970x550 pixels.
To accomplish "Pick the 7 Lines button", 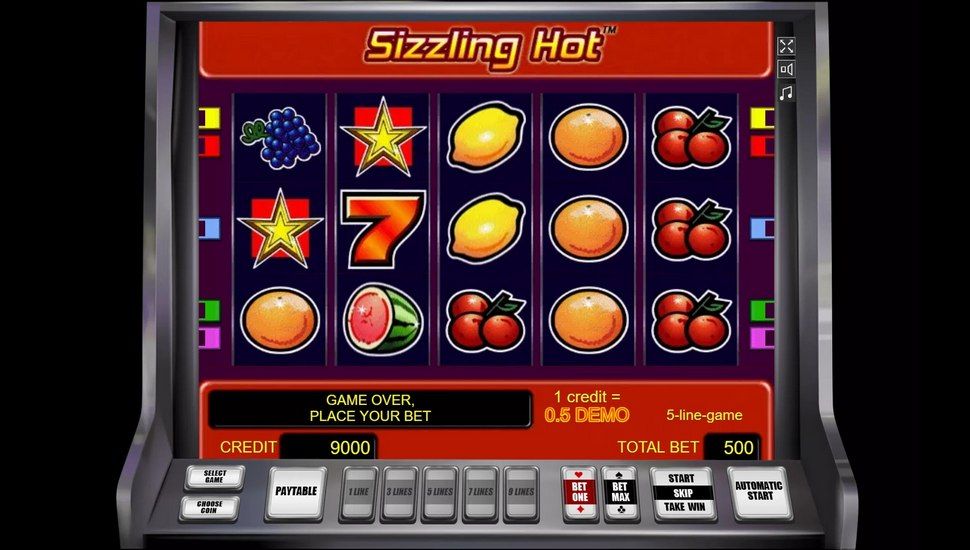I will [x=481, y=492].
